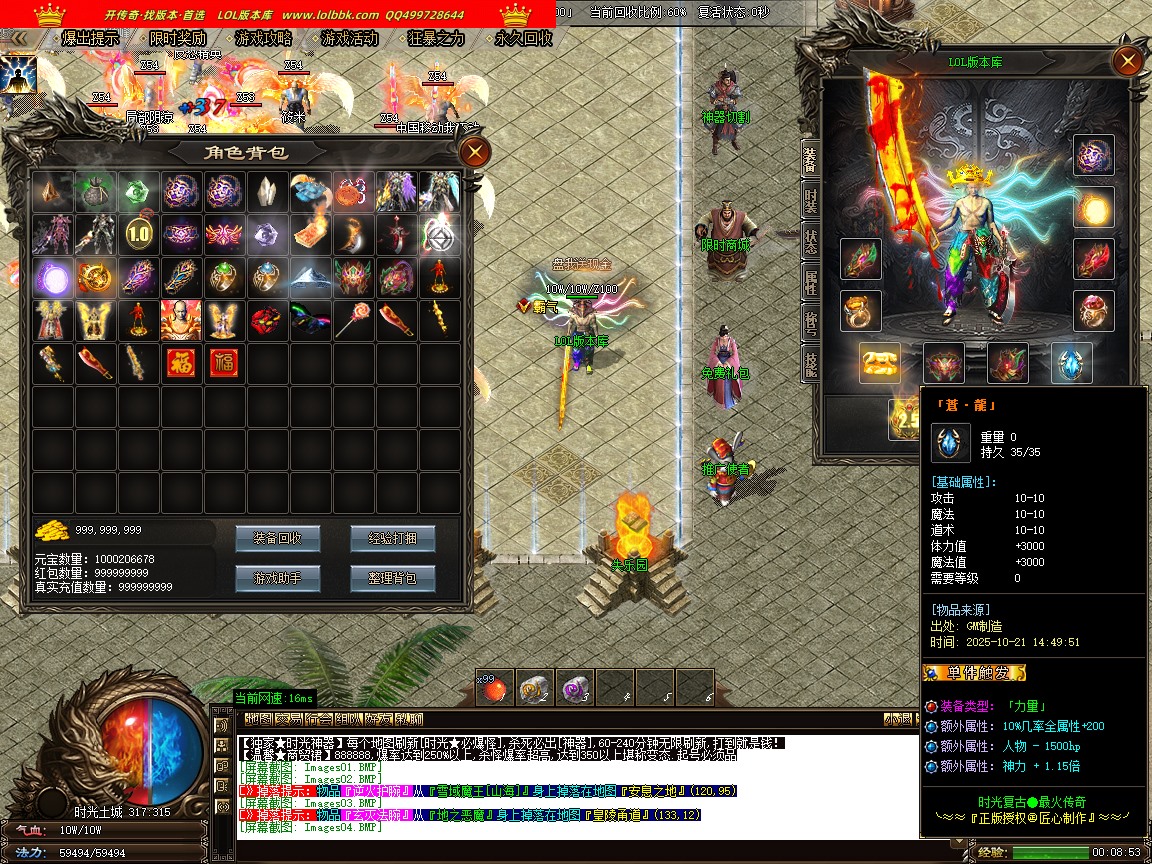Use the red potion in hotbar slot 1
The height and width of the screenshot is (864, 1152).
pos(494,687)
